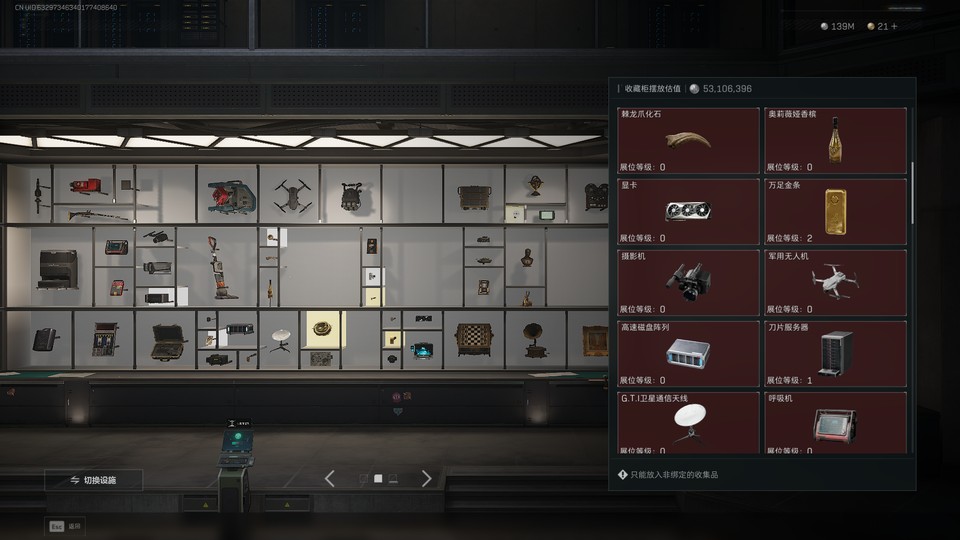Go to the next cabinet page arrow
This screenshot has height=540, width=960.
click(426, 479)
